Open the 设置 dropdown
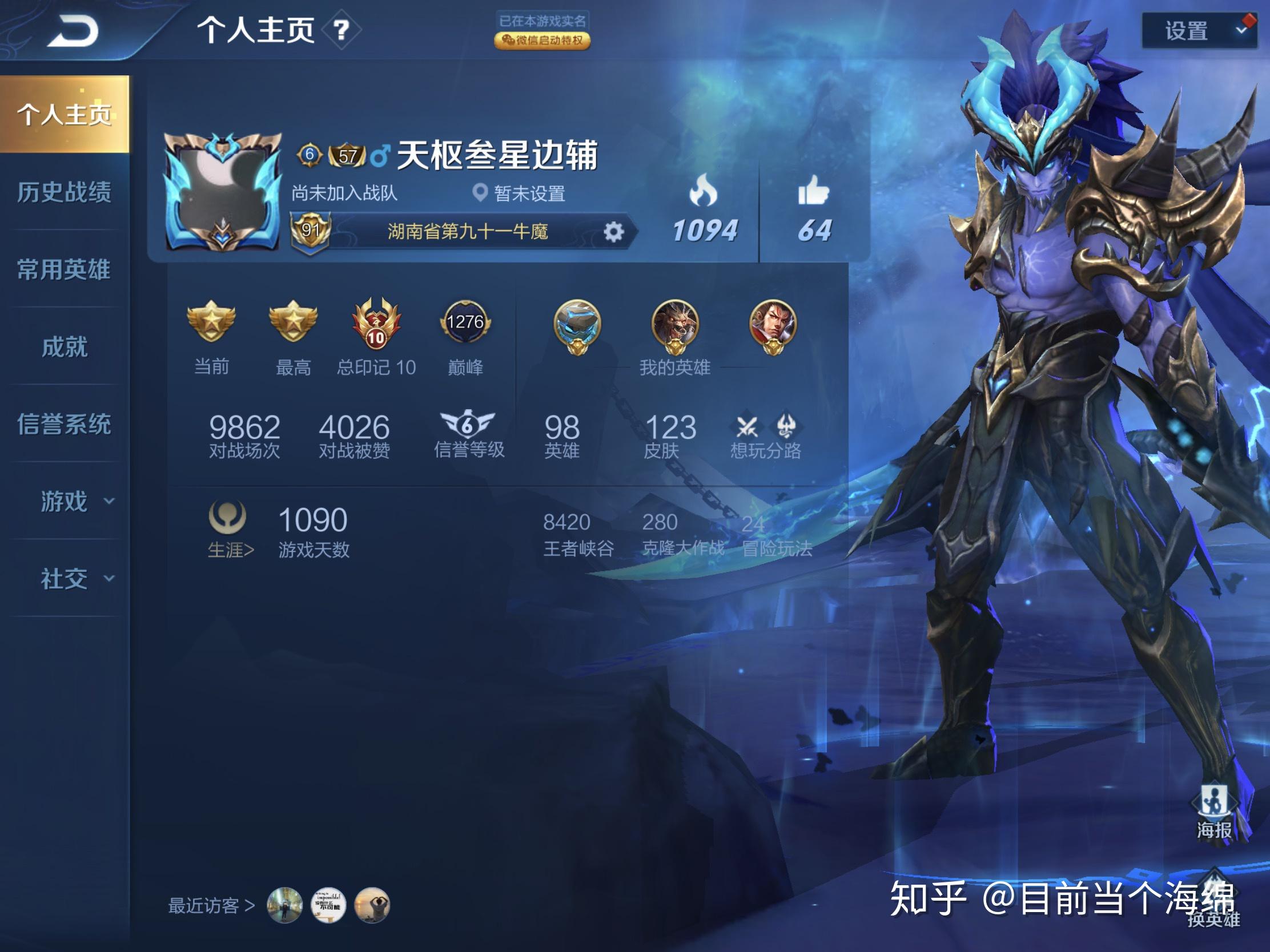The width and height of the screenshot is (1270, 952). [1197, 30]
